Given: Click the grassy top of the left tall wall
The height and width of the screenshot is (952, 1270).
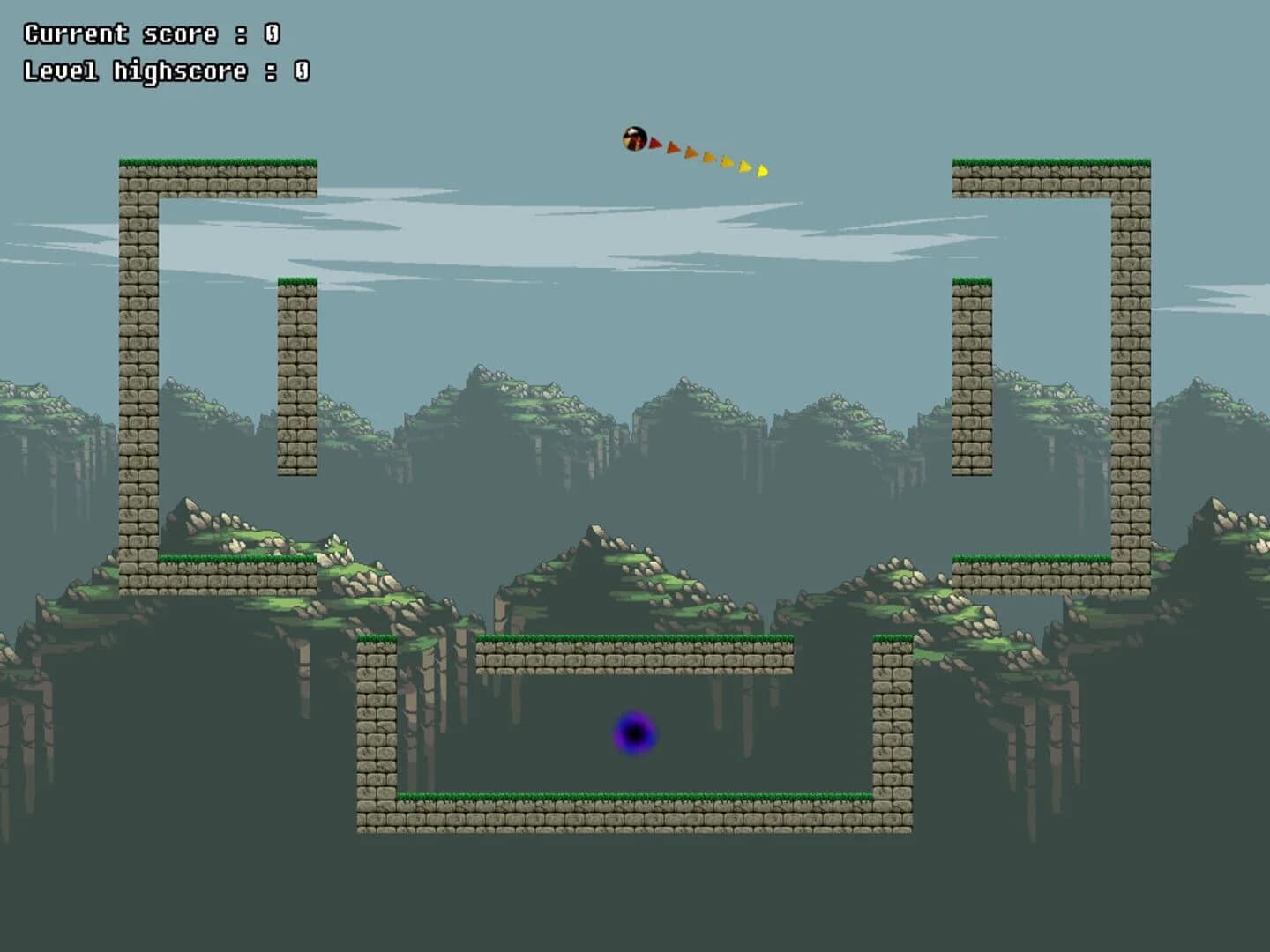Looking at the screenshot, I should pos(220,161).
